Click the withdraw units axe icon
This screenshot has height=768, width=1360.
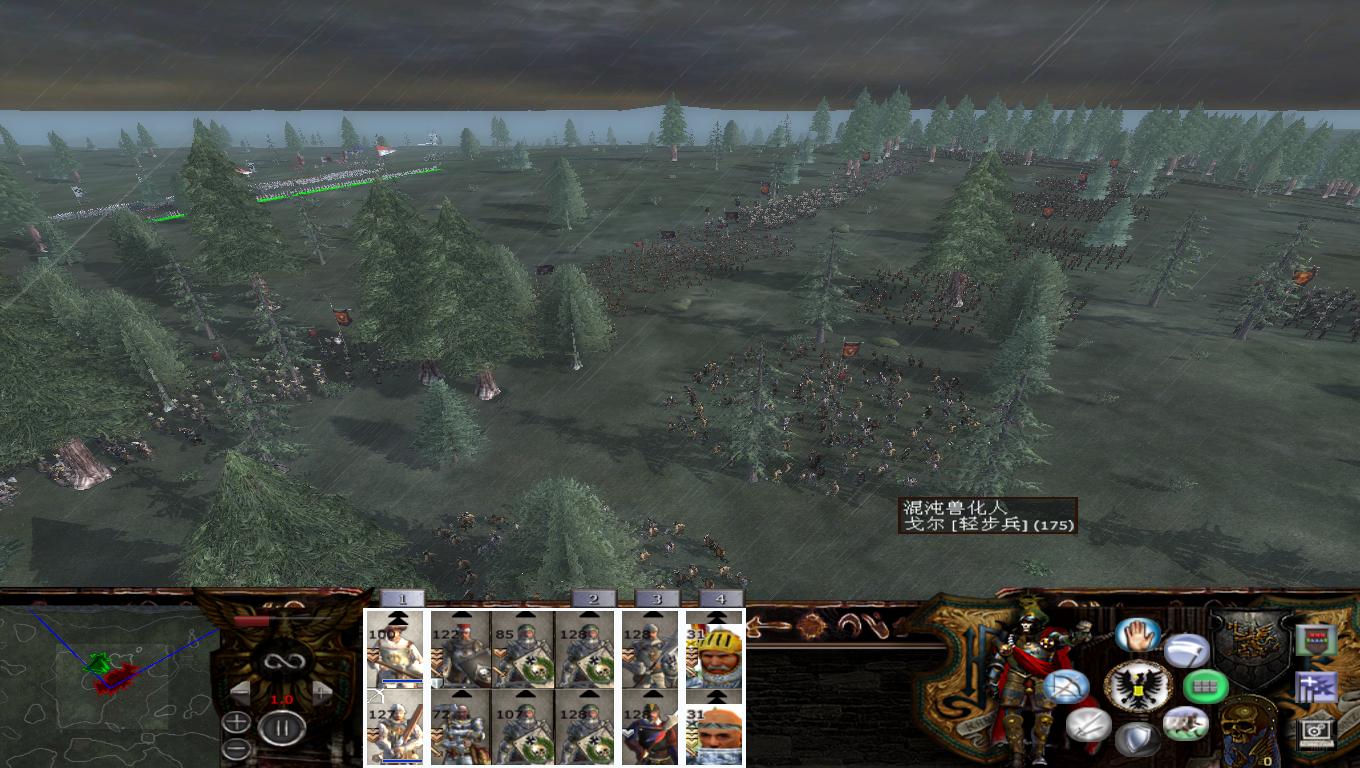click(1185, 648)
